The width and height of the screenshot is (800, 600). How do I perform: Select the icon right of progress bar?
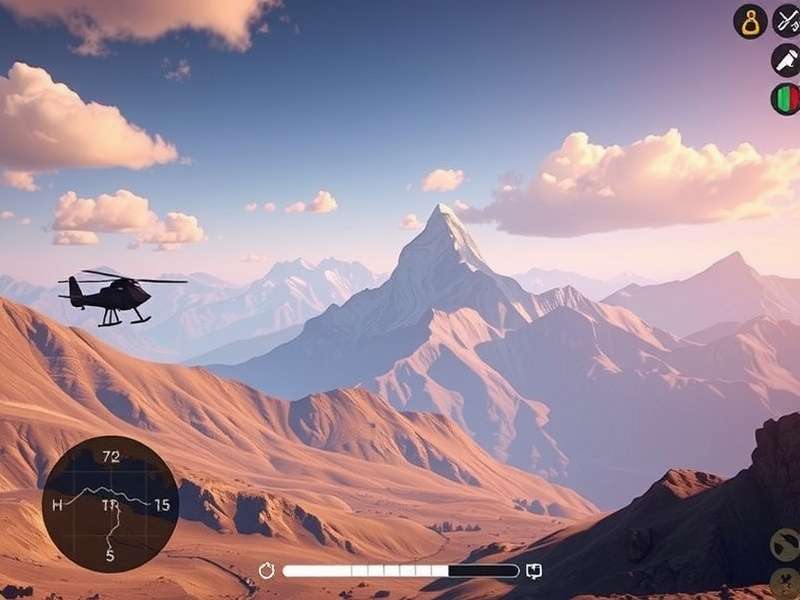(534, 571)
